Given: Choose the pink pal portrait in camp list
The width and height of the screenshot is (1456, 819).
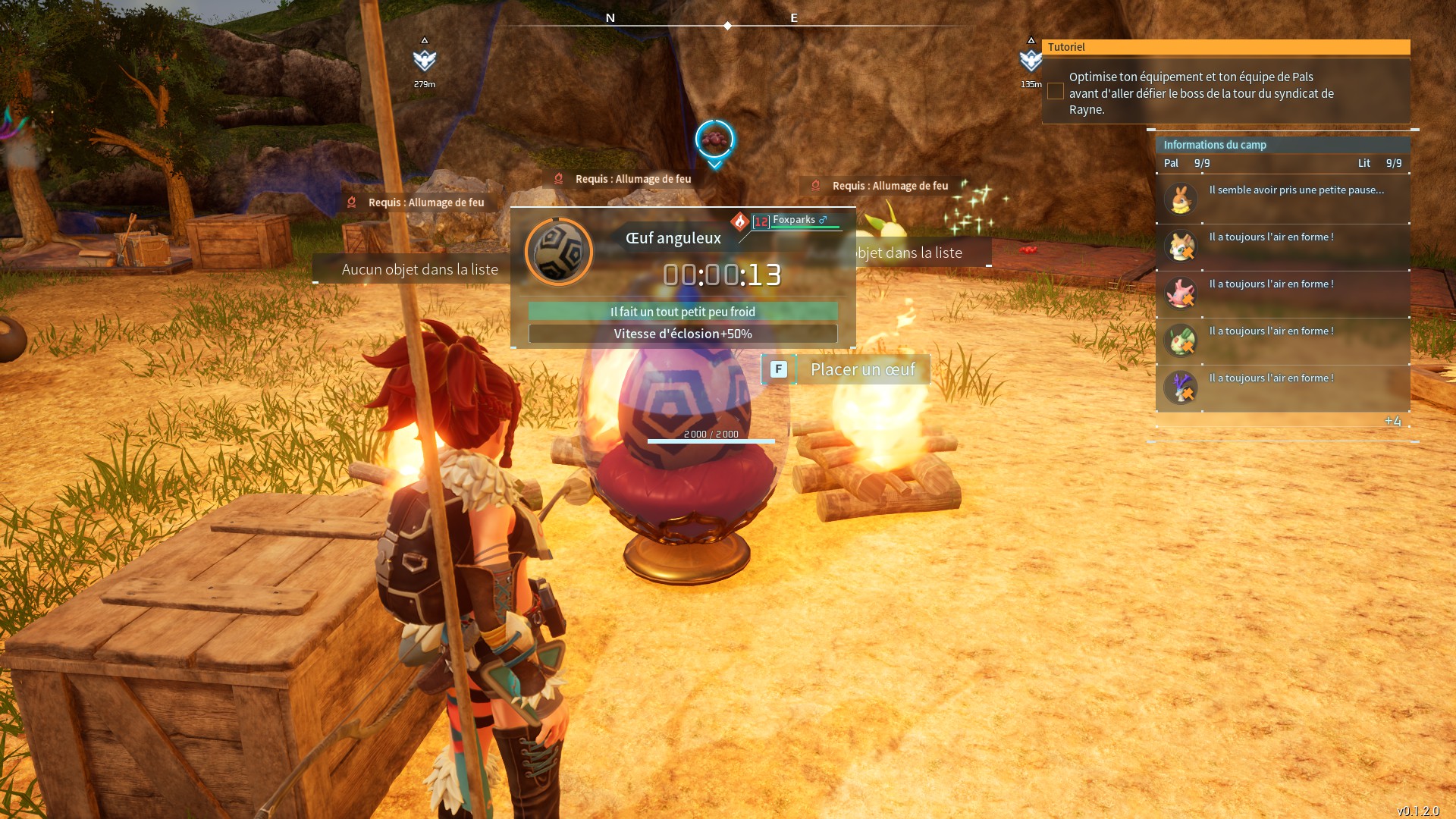Looking at the screenshot, I should pyautogui.click(x=1181, y=293).
